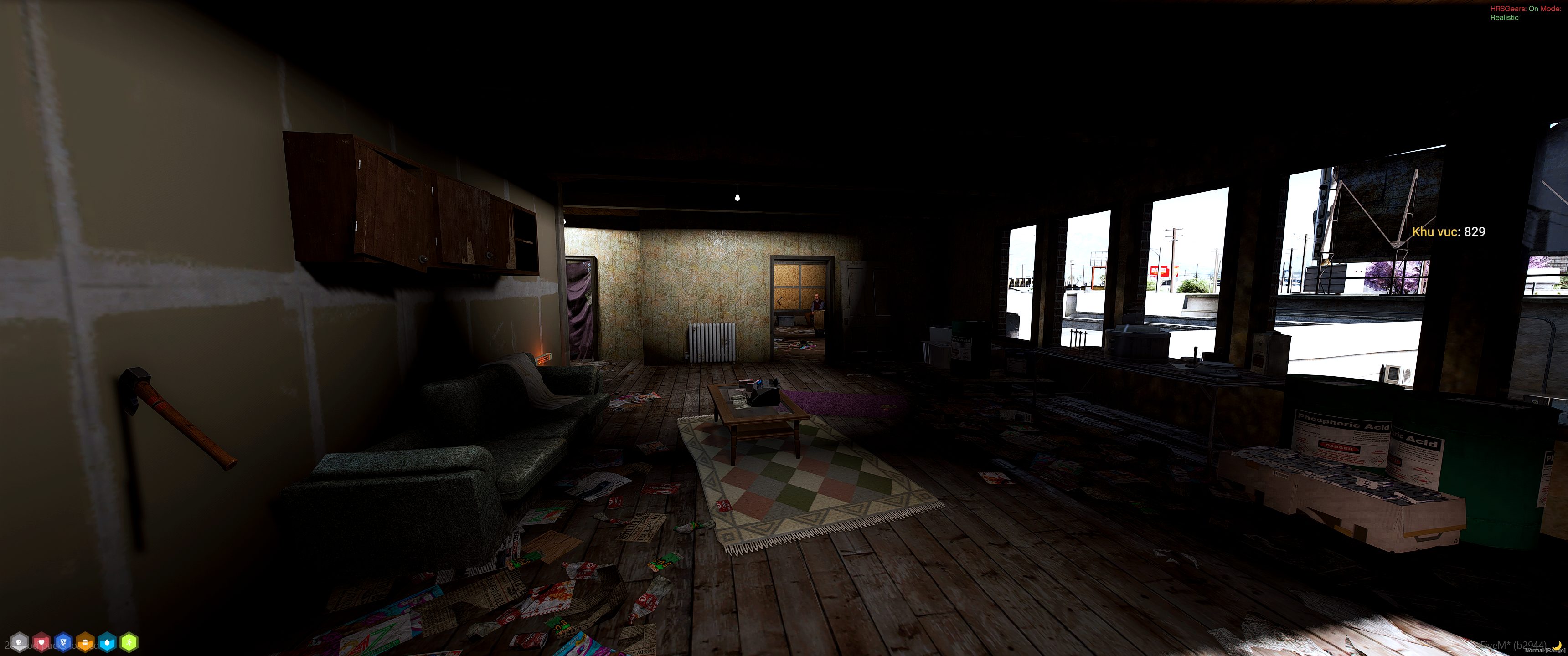
Task: Select the green running man stamina icon
Action: tap(129, 642)
